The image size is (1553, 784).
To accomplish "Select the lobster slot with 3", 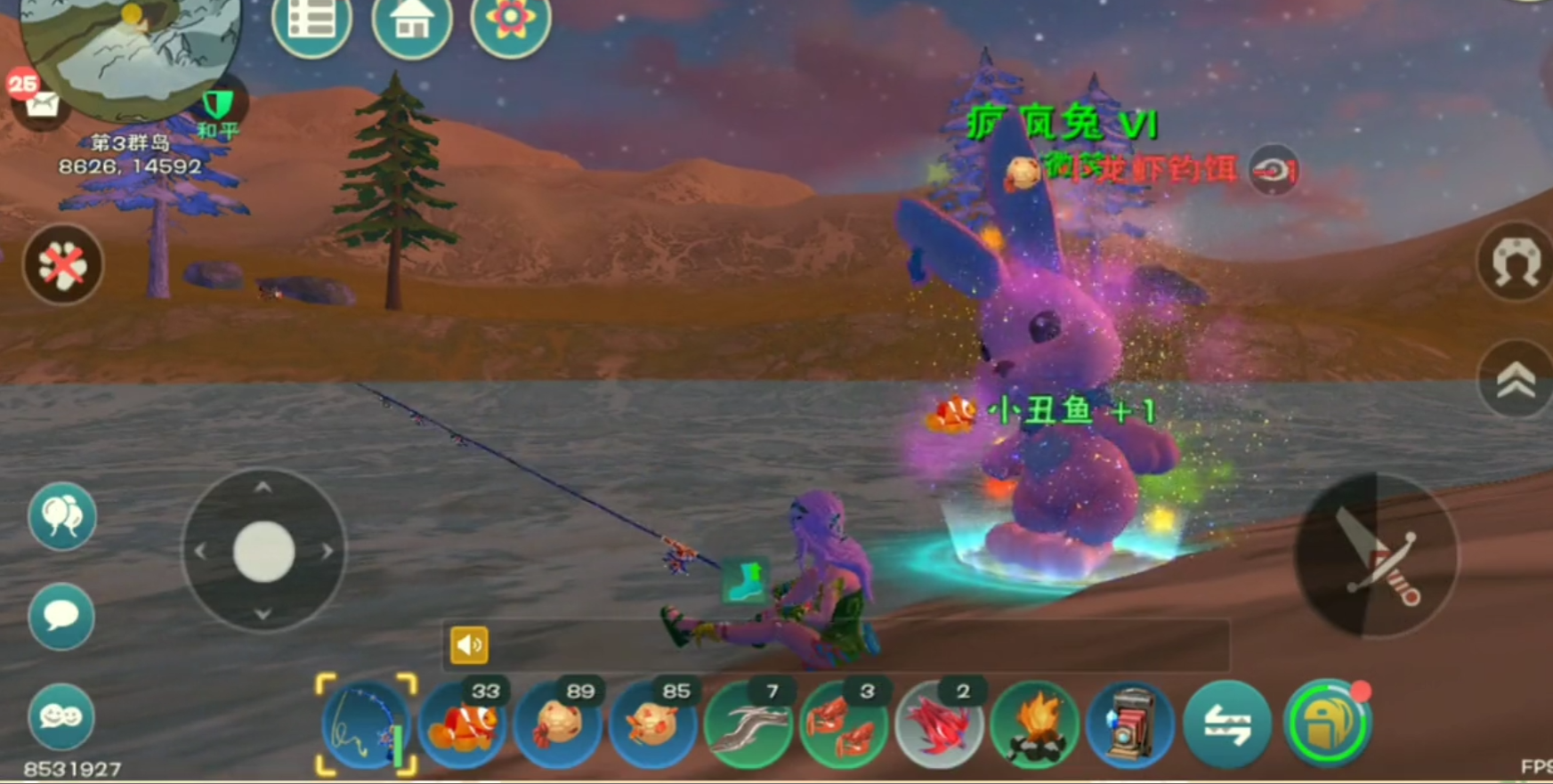I will (x=844, y=724).
